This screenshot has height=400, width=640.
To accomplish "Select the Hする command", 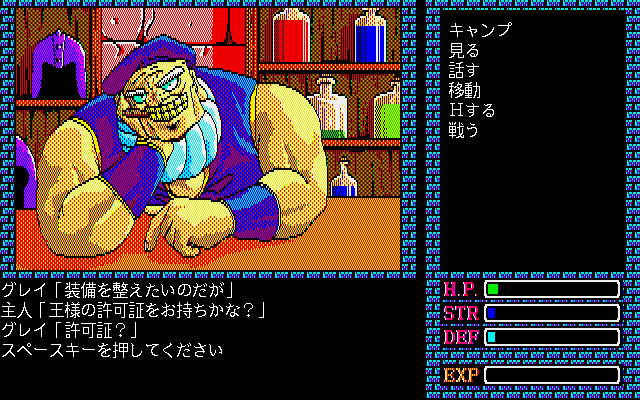I will point(472,110).
